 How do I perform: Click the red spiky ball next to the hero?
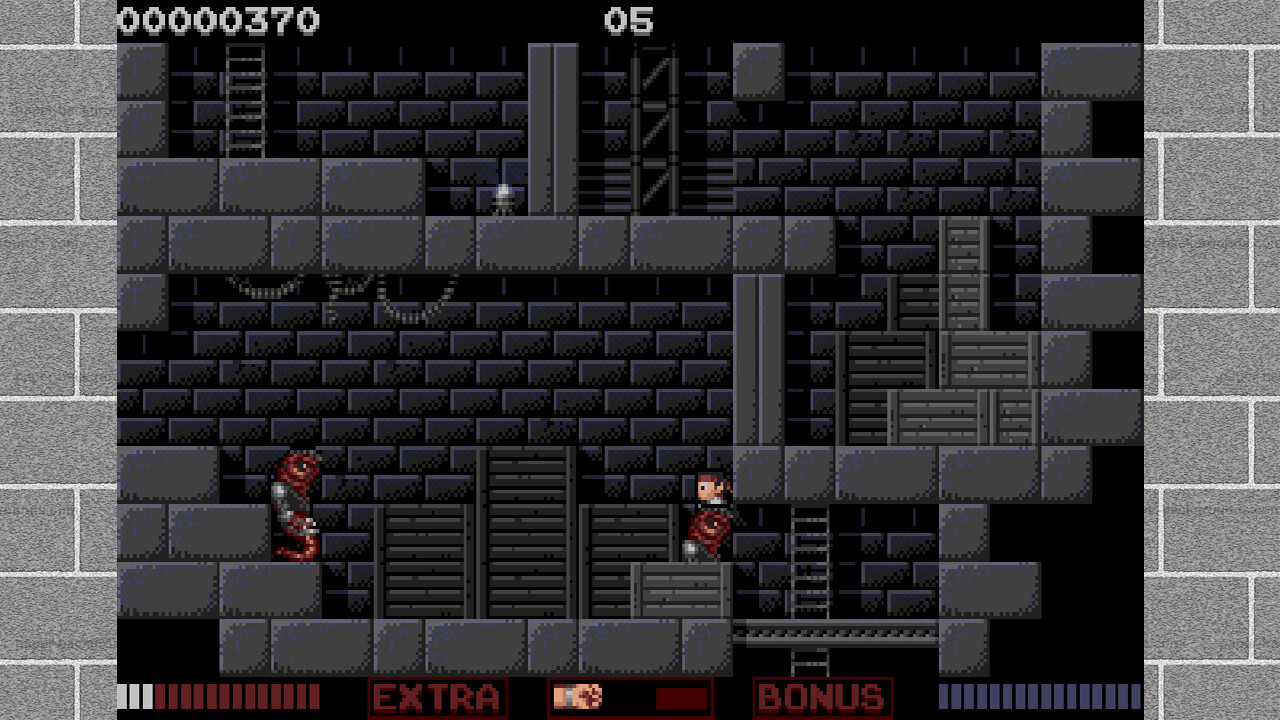(708, 528)
